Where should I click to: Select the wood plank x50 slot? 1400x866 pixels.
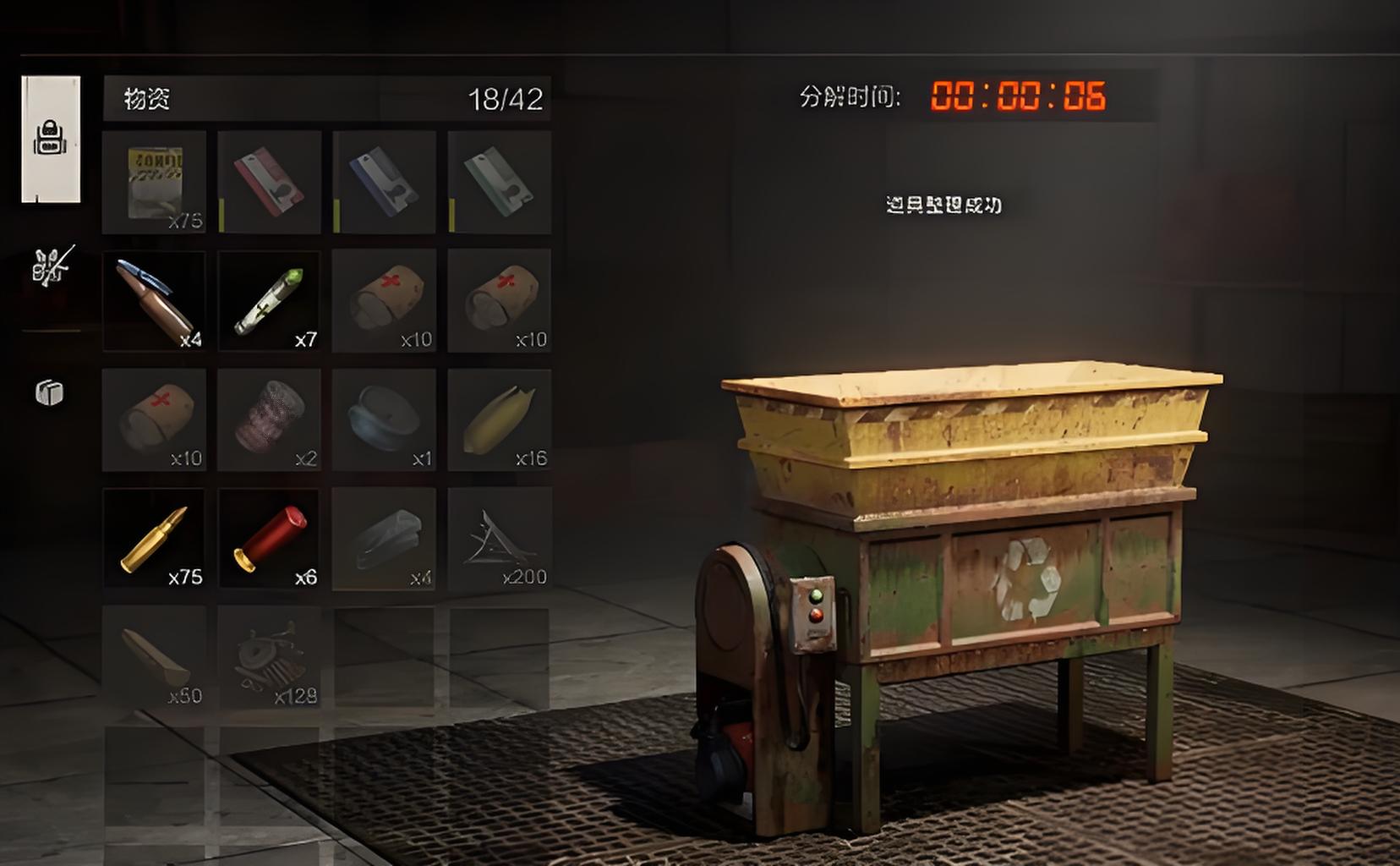pos(154,657)
